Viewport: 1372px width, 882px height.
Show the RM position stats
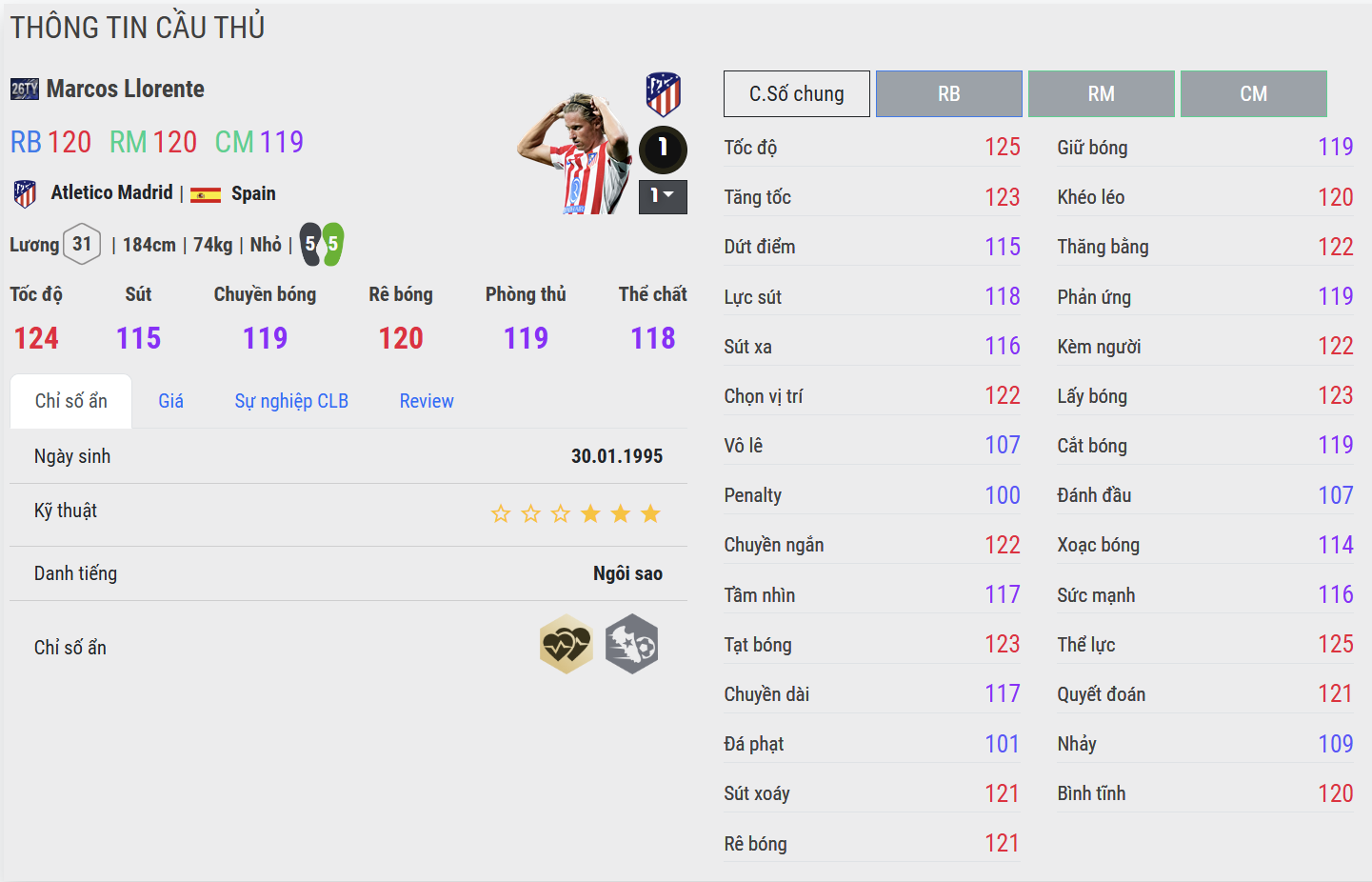click(x=1101, y=94)
